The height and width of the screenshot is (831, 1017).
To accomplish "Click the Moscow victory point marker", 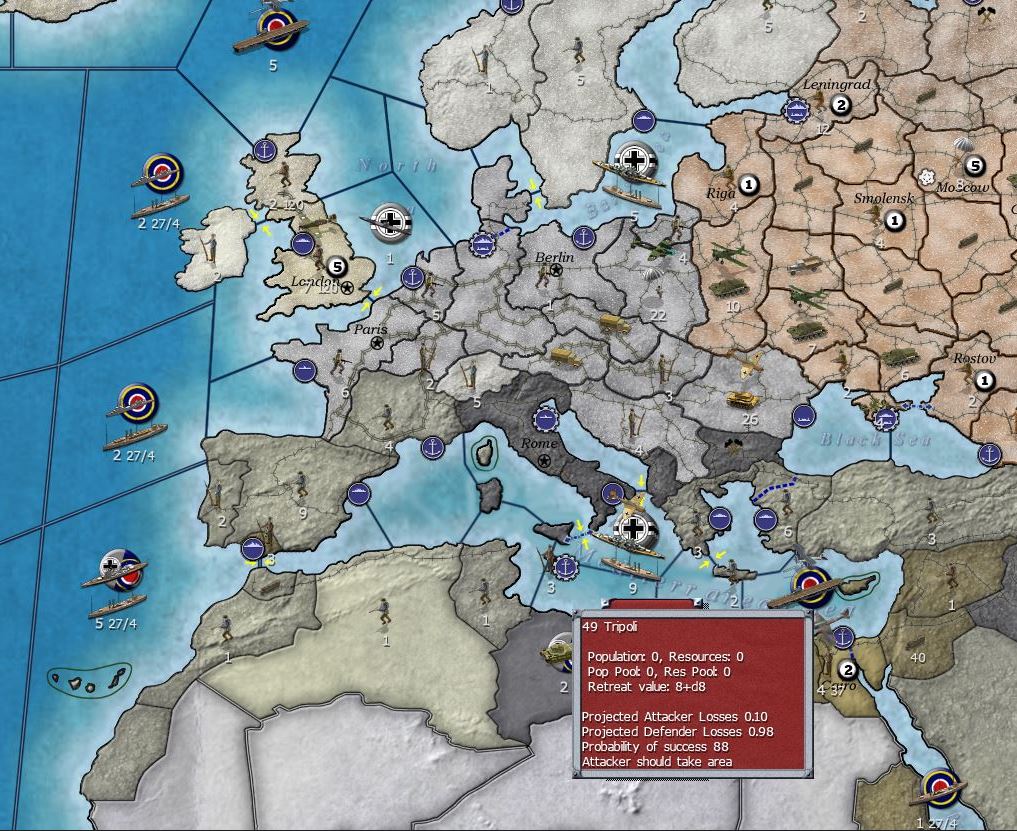I will click(x=975, y=166).
